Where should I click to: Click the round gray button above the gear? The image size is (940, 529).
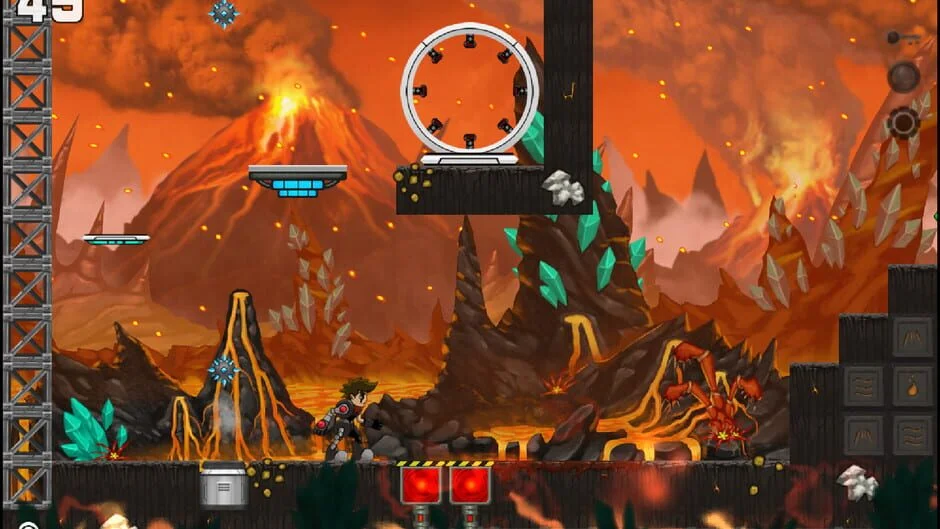point(903,77)
